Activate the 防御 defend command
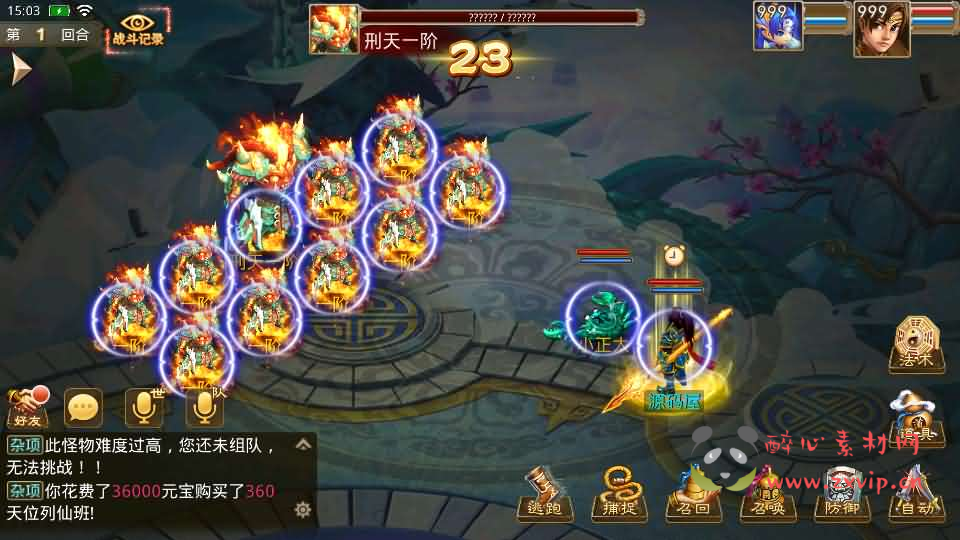 (842, 495)
